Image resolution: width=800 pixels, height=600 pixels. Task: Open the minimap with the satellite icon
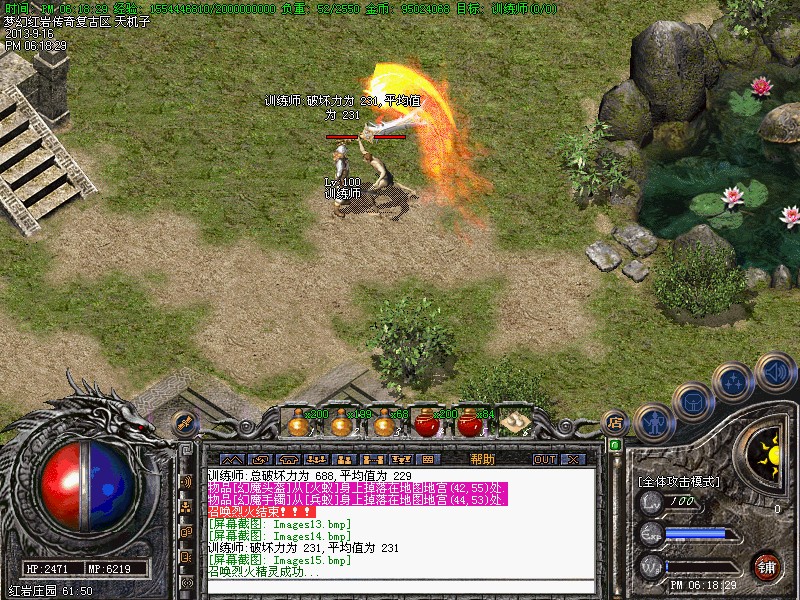(184, 422)
